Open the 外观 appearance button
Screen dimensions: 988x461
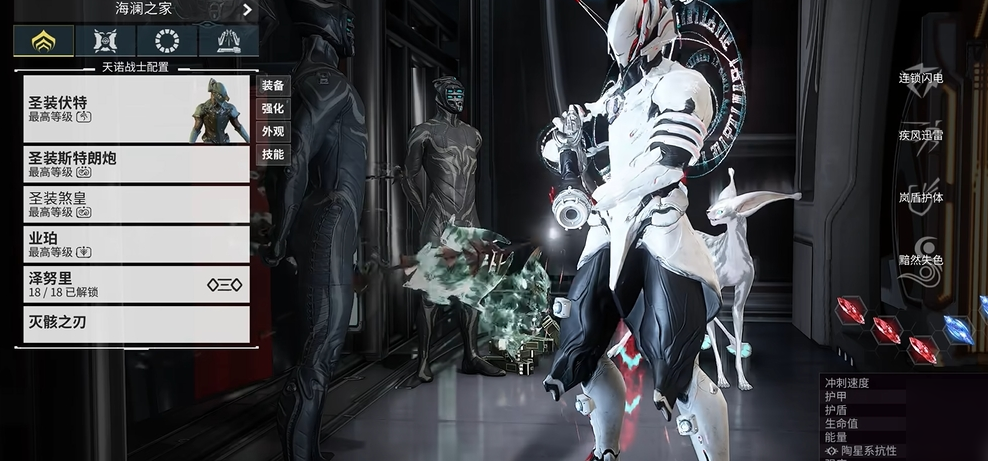(x=273, y=132)
